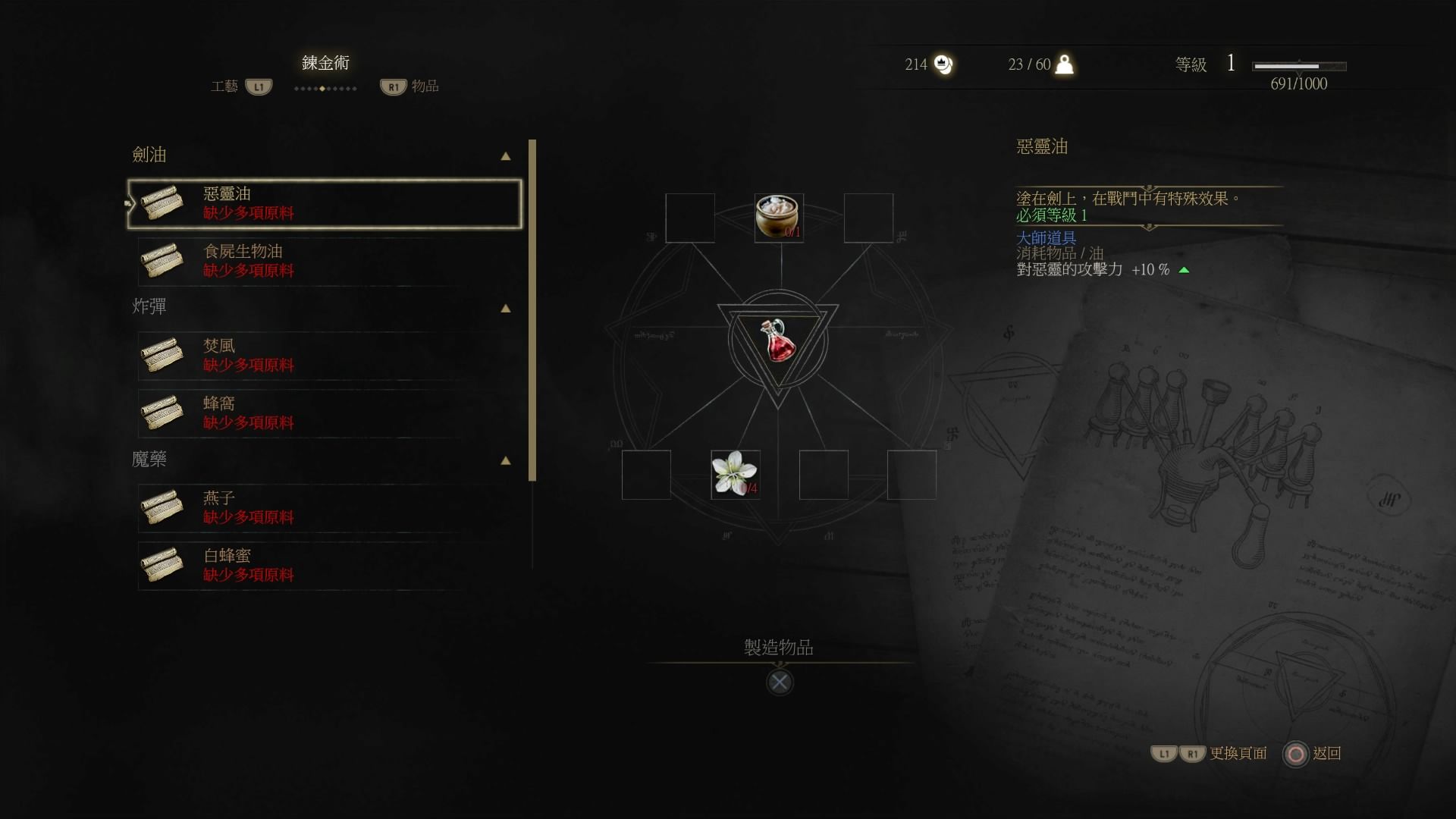
Task: Click the red oil flask result icon
Action: click(x=778, y=340)
